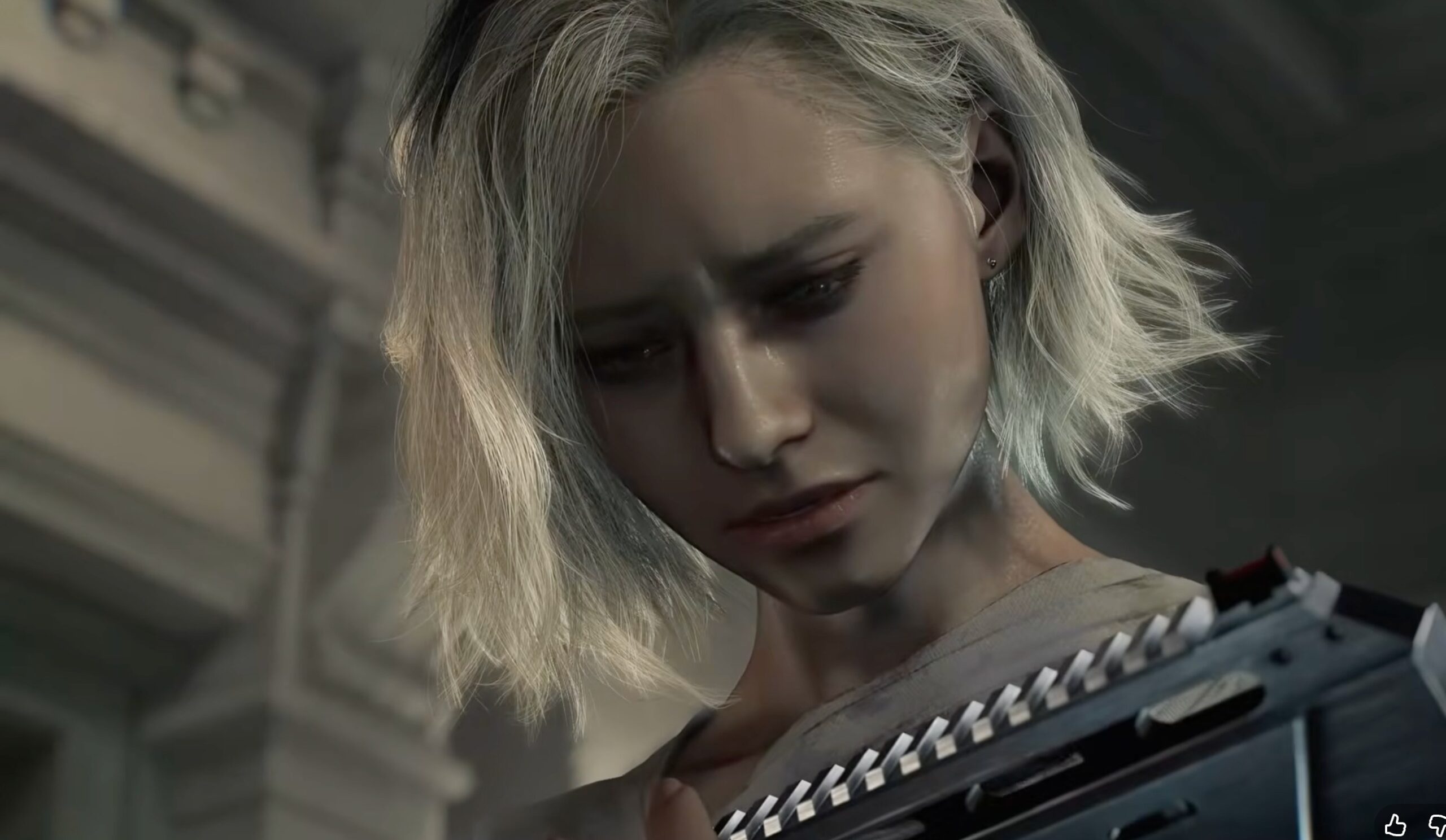1446x840 pixels.
Task: Tap the leftmost icon in the bottom-right overlay
Action: (x=1396, y=827)
